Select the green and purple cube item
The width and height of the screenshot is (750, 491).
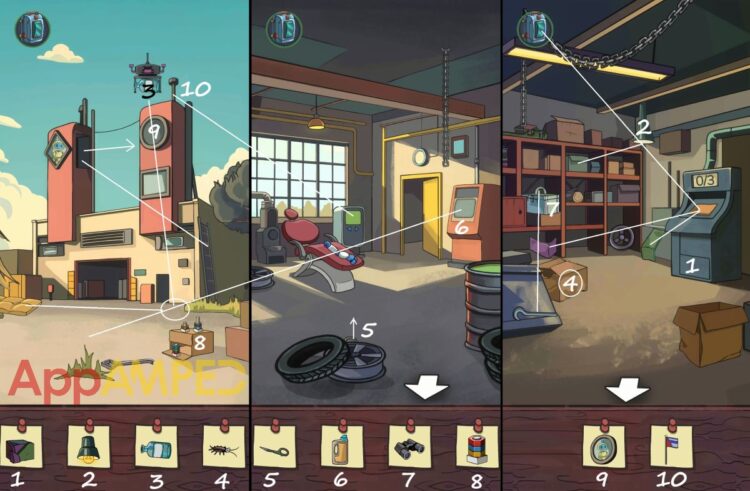click(x=21, y=444)
